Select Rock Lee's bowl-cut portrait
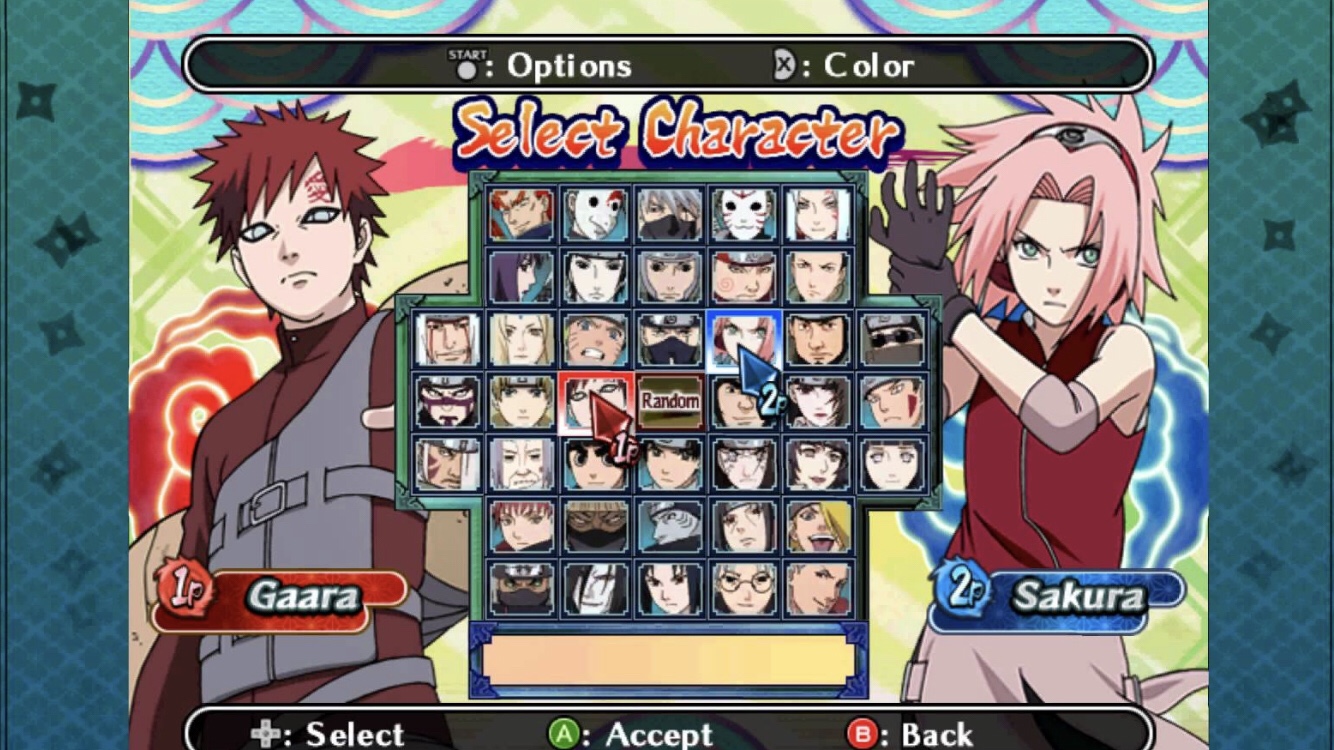The height and width of the screenshot is (750, 1334). point(595,464)
